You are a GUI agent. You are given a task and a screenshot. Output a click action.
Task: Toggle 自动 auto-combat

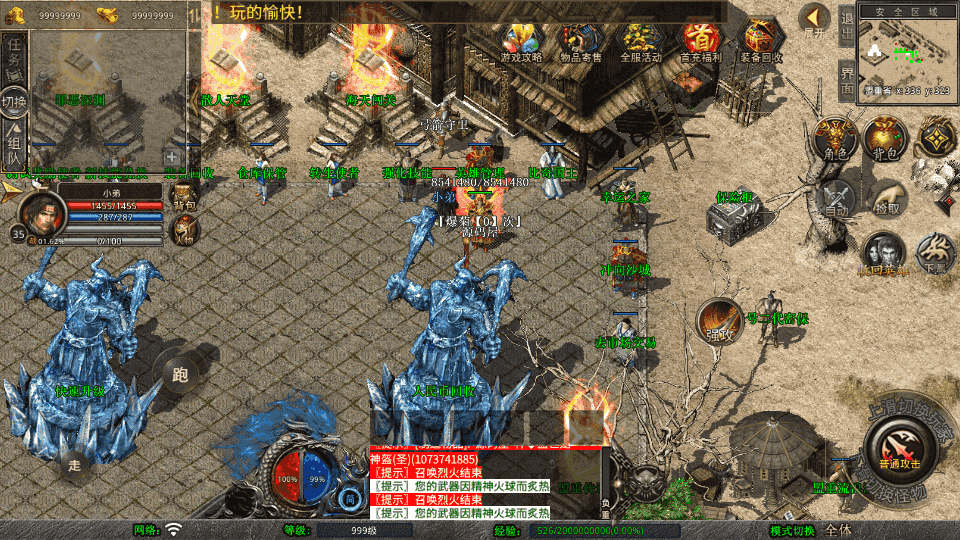point(836,198)
